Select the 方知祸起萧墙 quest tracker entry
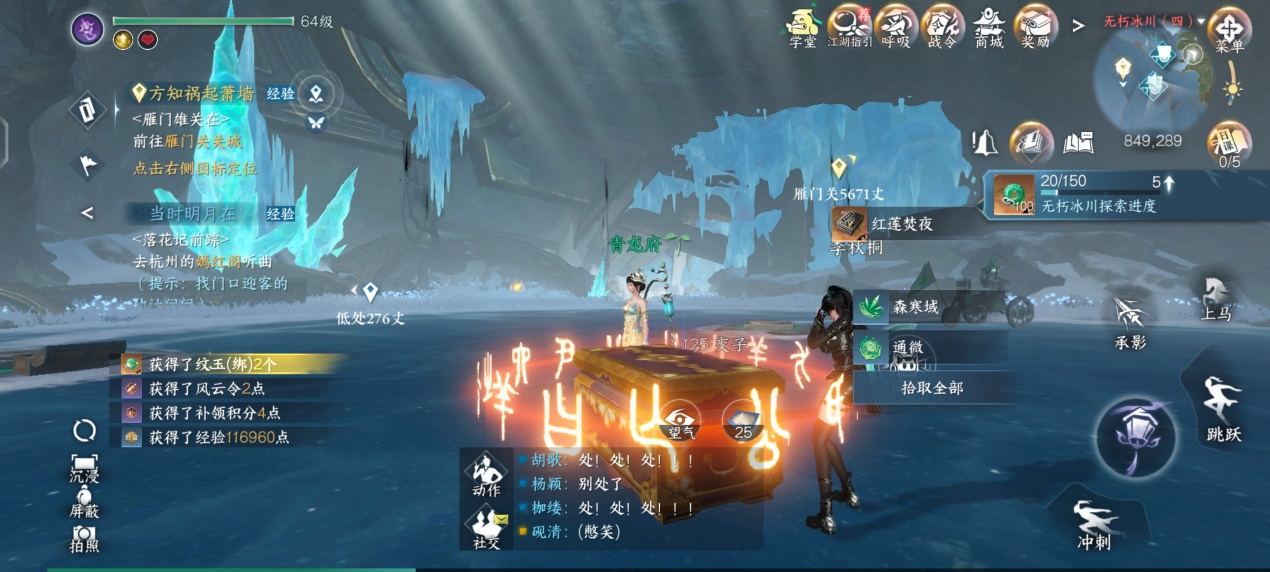 (201, 93)
